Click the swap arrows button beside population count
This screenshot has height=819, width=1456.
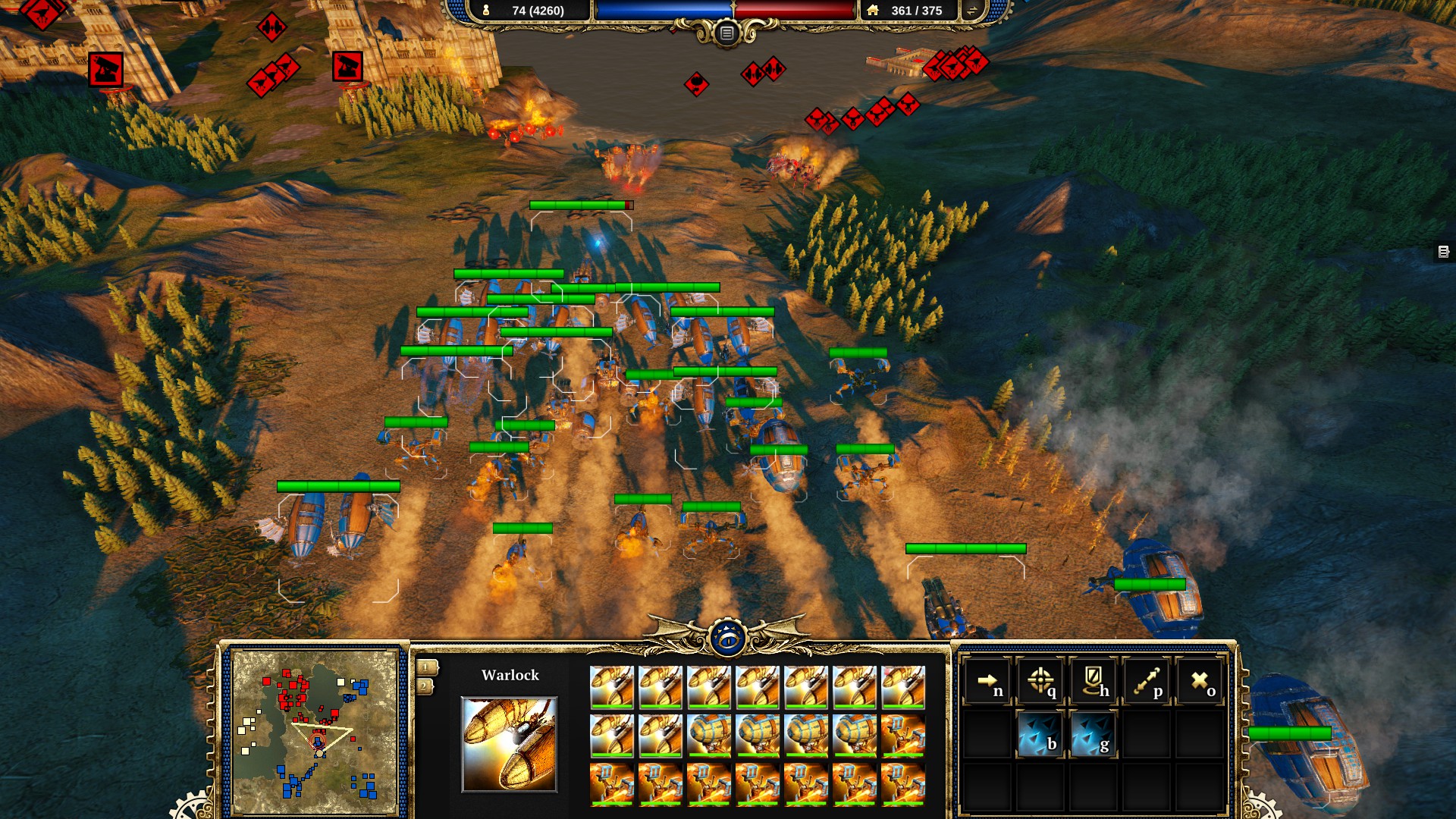971,11
